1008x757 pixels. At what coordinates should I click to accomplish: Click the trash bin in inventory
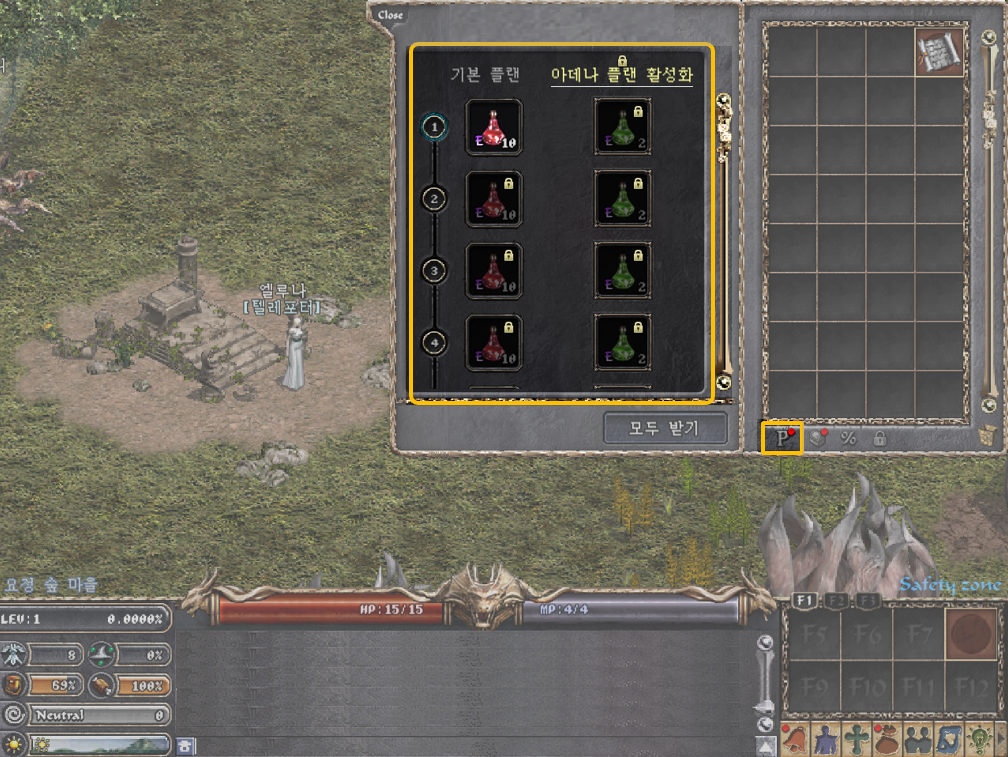(x=987, y=435)
